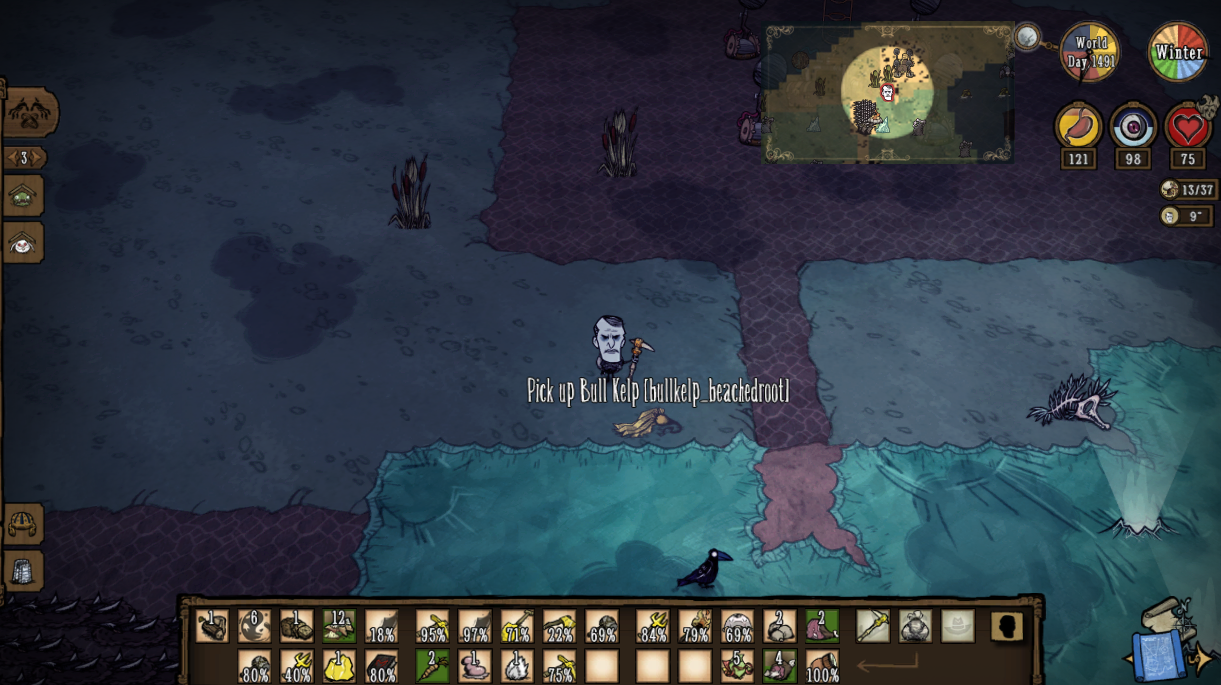1221x685 pixels.
Task: Select the item at 100% durability
Action: 822,666
